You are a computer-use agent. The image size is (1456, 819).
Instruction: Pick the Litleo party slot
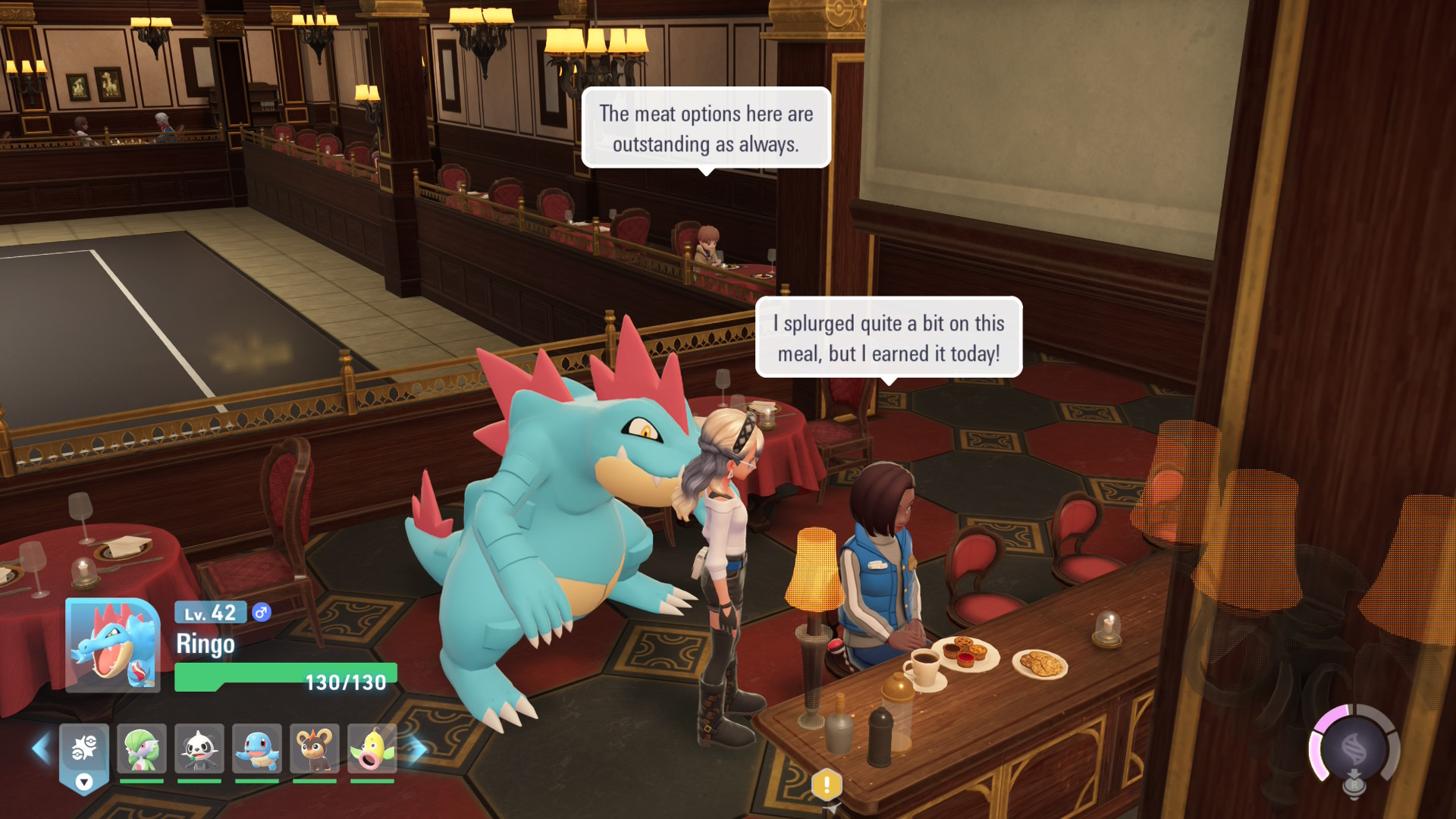[x=315, y=748]
